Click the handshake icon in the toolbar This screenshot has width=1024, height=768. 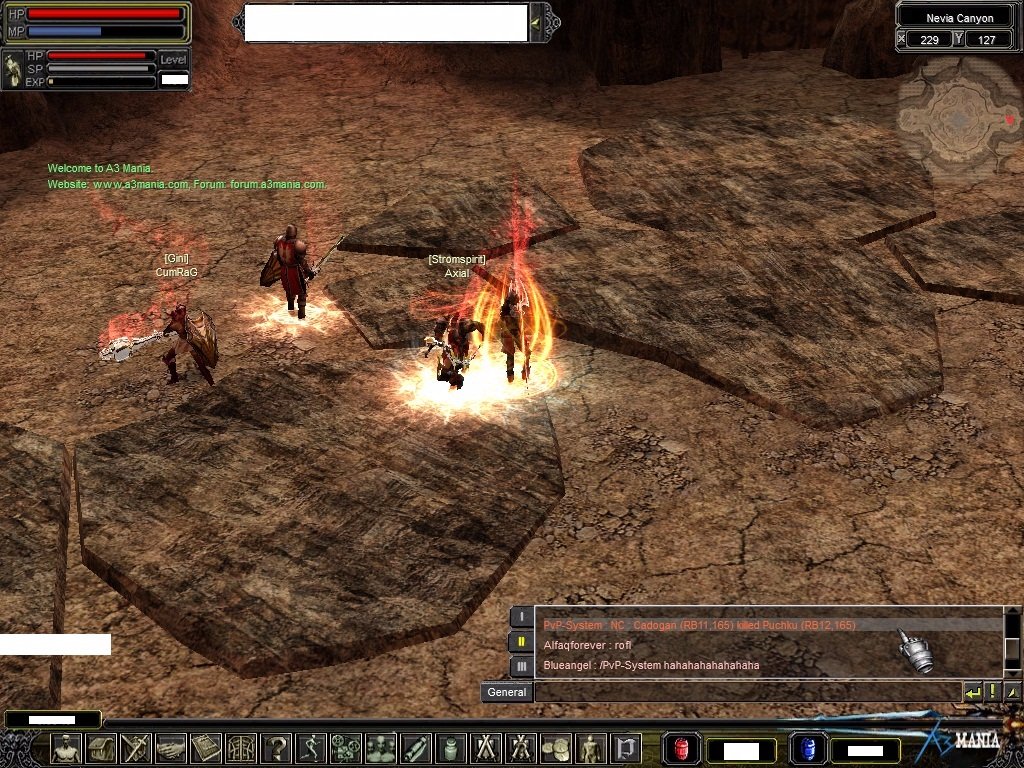[171, 748]
